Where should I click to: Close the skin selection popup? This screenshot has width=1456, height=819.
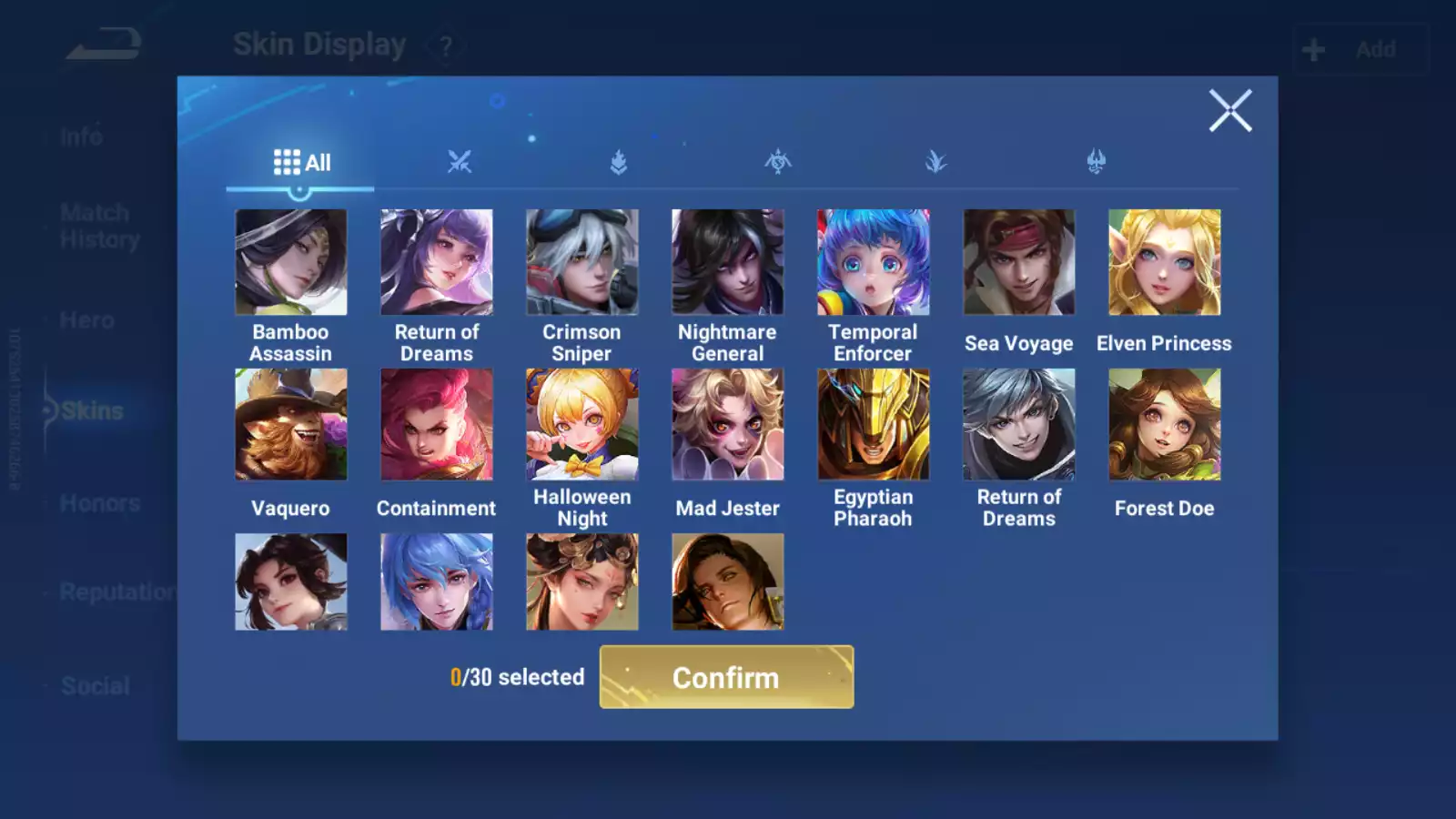tap(1230, 111)
